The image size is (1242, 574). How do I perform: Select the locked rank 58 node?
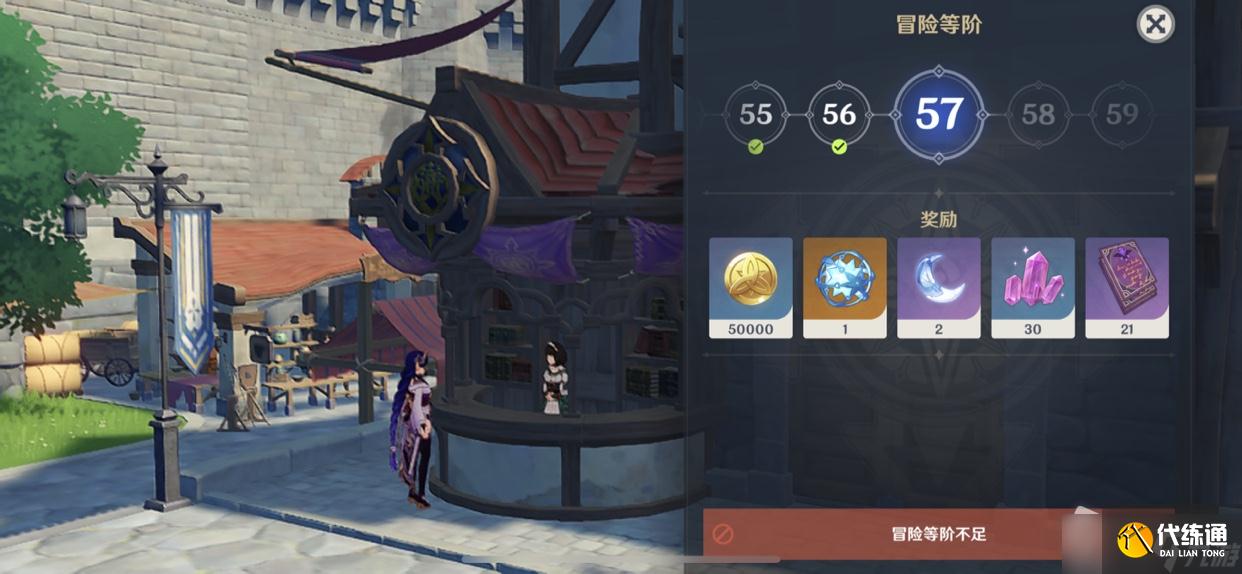[x=1038, y=115]
